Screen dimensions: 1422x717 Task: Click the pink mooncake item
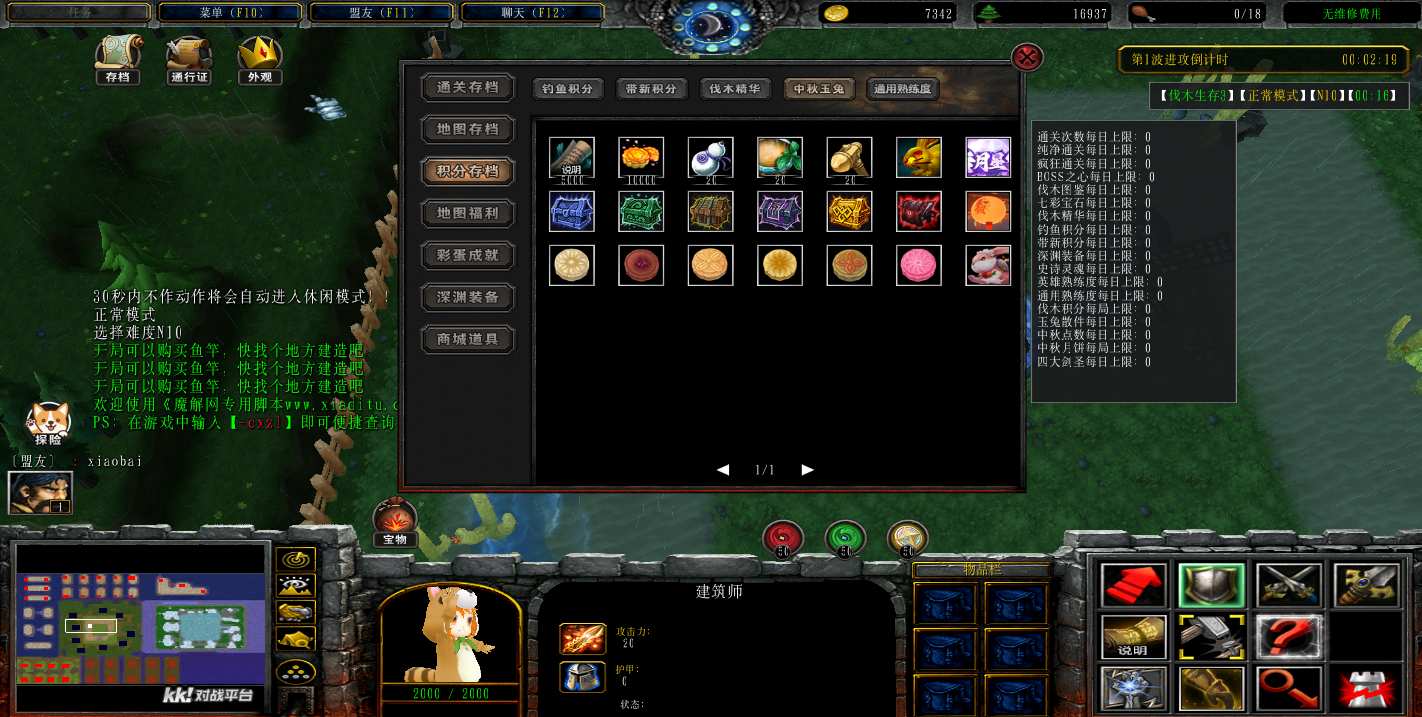[x=918, y=265]
